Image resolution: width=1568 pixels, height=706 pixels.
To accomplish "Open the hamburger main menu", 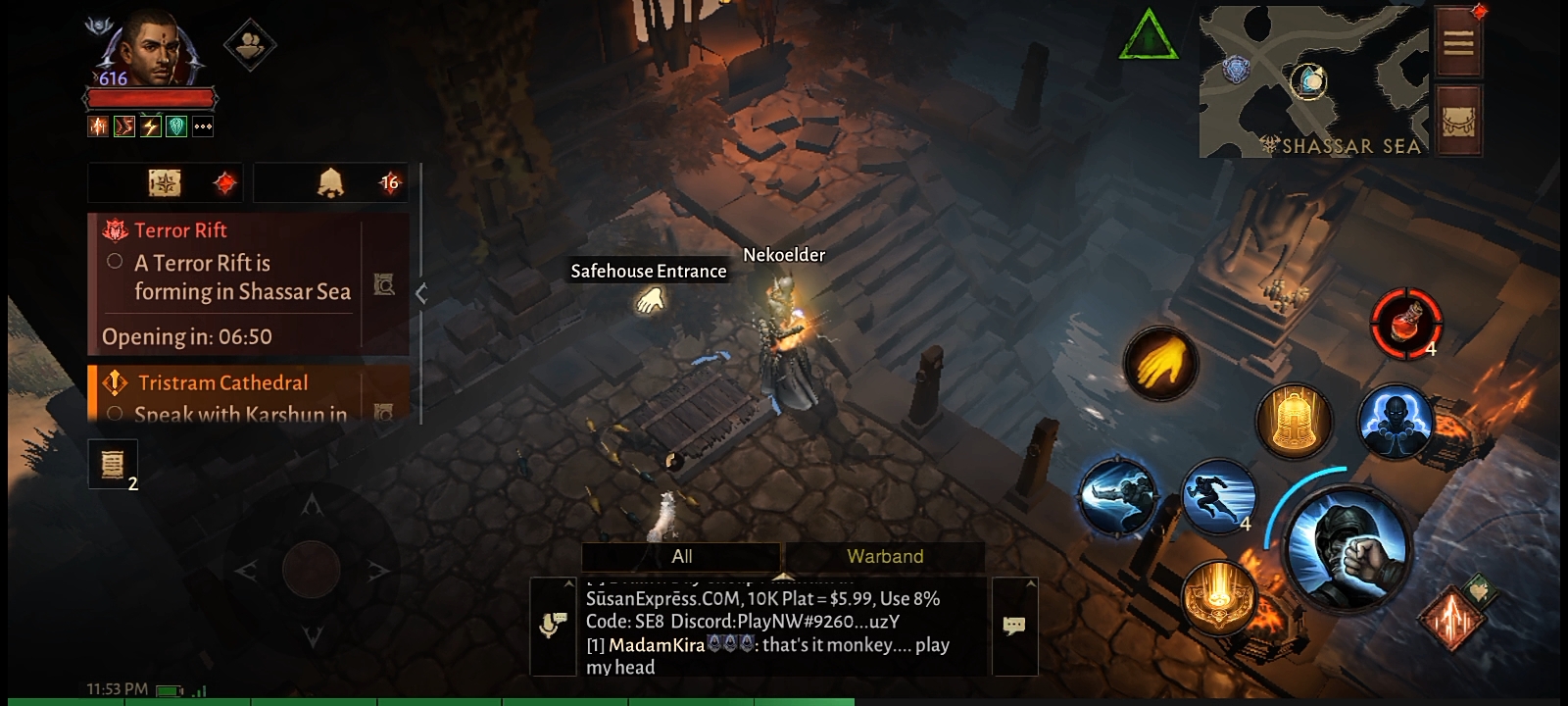I will point(1457,43).
